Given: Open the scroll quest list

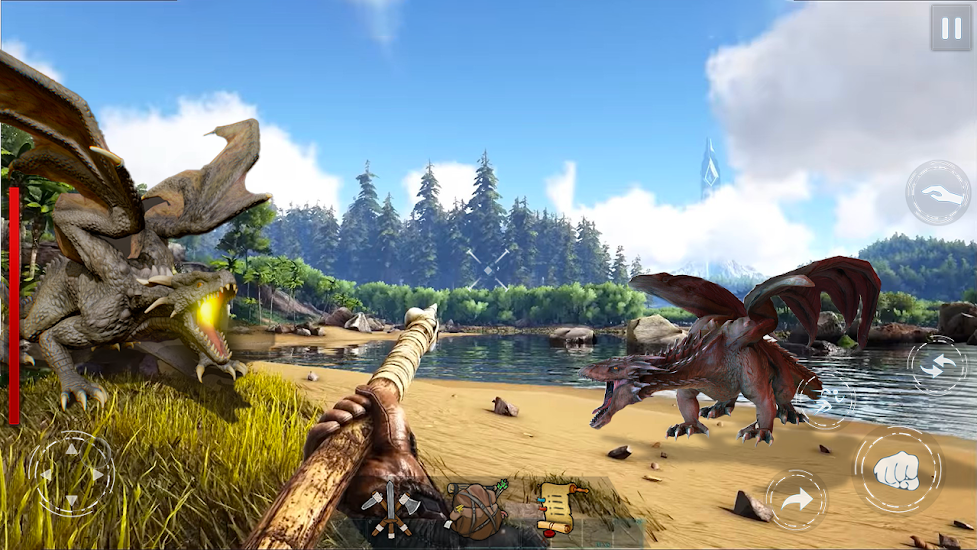Looking at the screenshot, I should [x=557, y=507].
